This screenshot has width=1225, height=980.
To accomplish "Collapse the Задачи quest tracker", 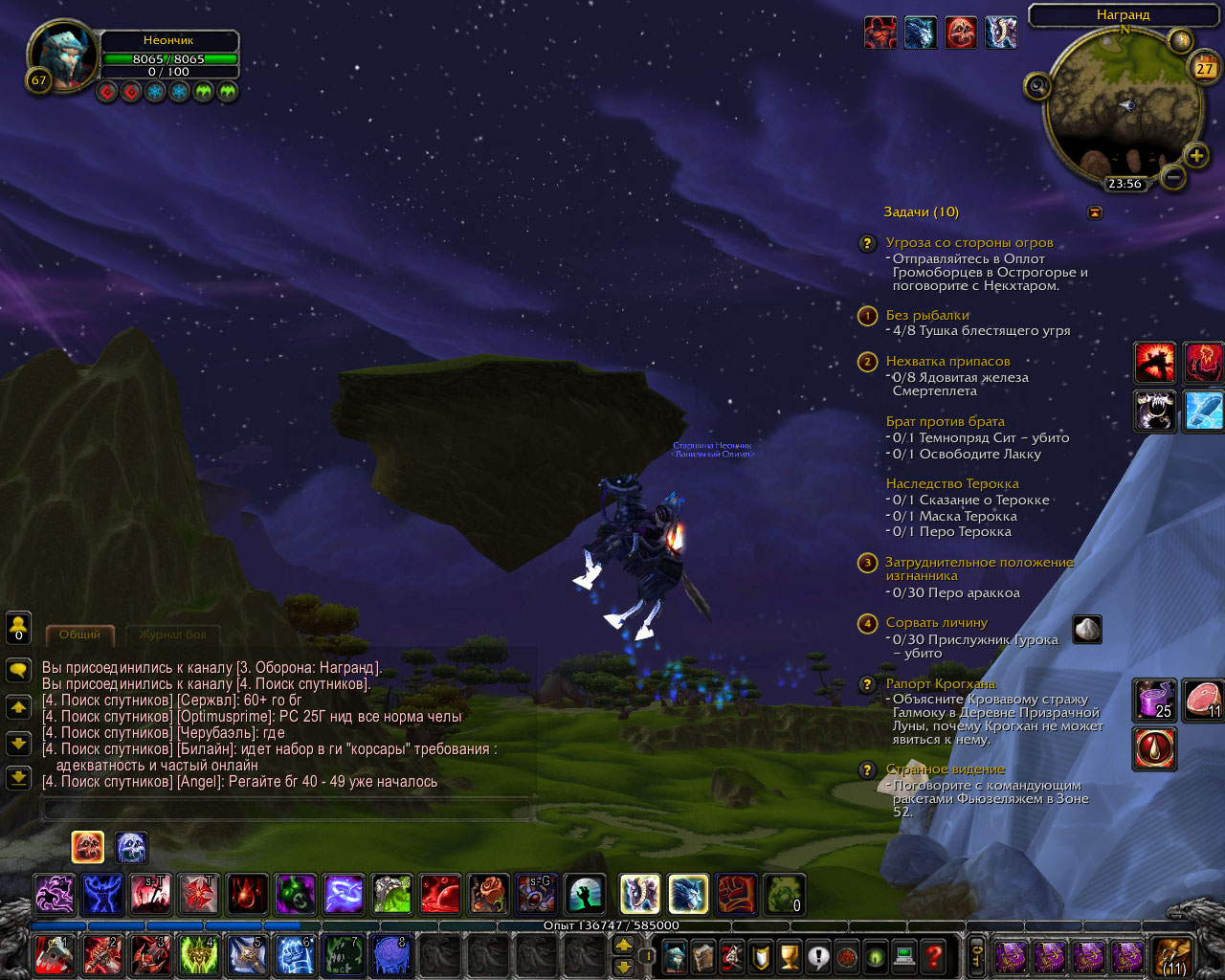I will click(x=1095, y=212).
